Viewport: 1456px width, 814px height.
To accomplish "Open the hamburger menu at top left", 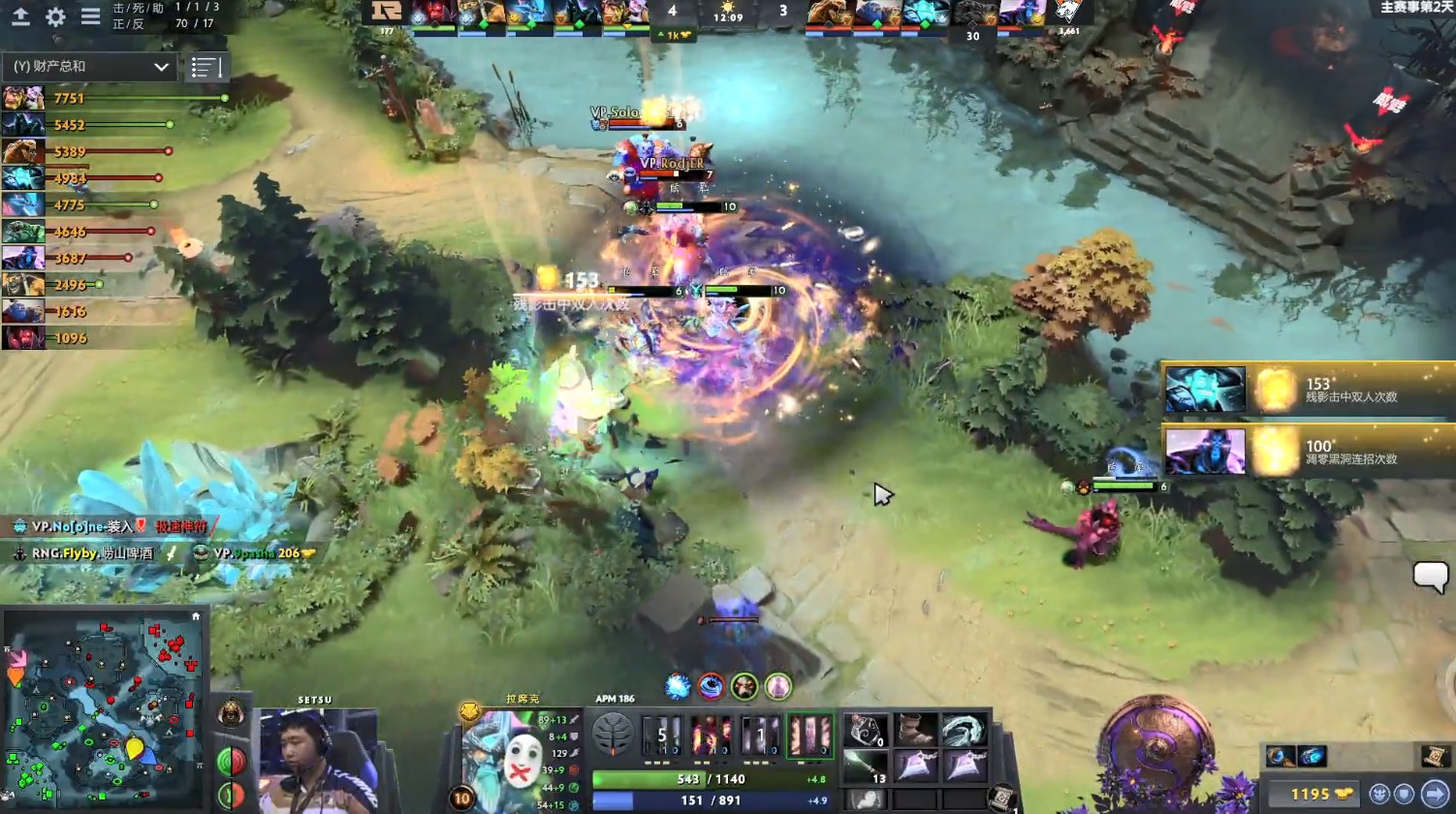I will tap(90, 16).
